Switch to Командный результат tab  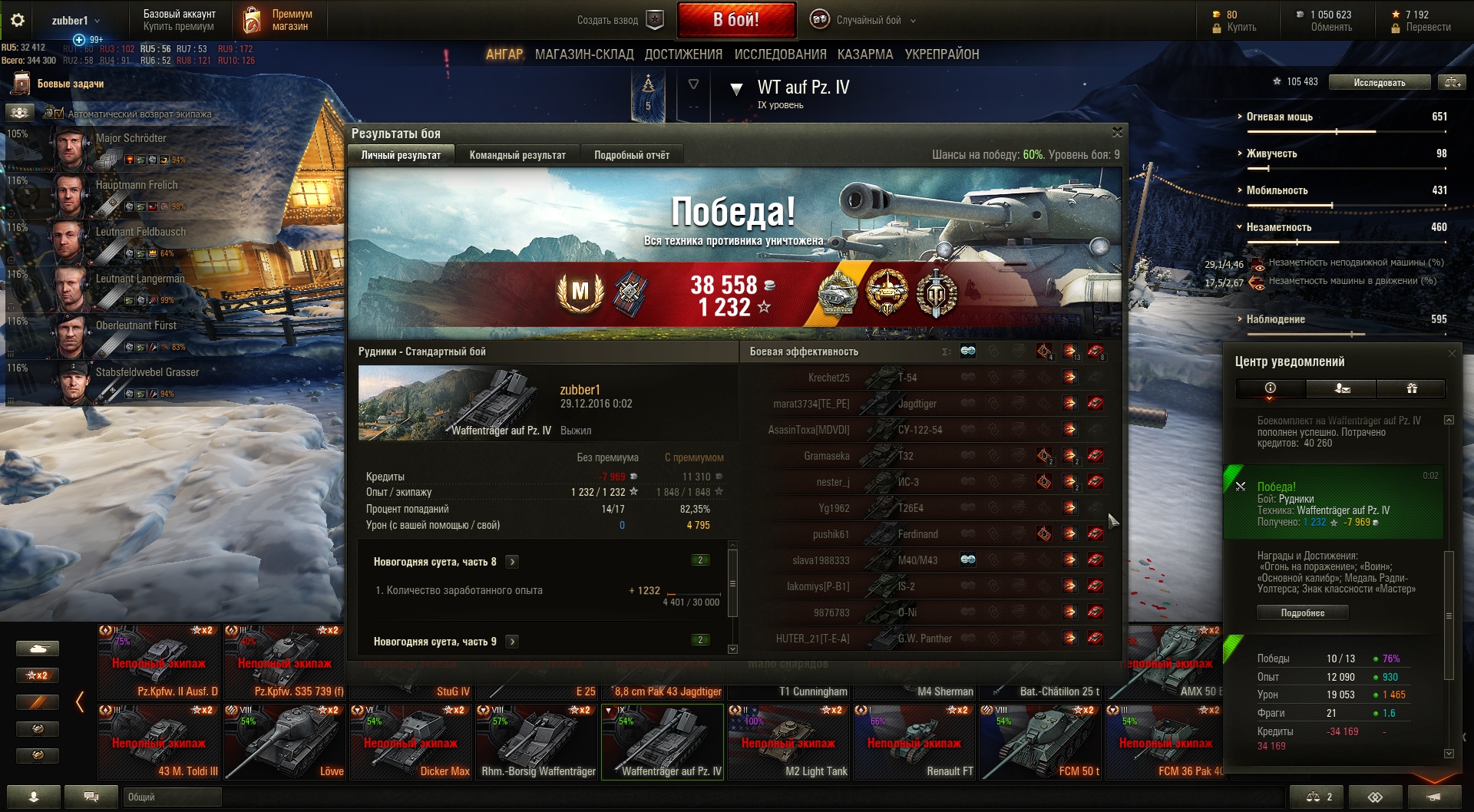tap(517, 155)
